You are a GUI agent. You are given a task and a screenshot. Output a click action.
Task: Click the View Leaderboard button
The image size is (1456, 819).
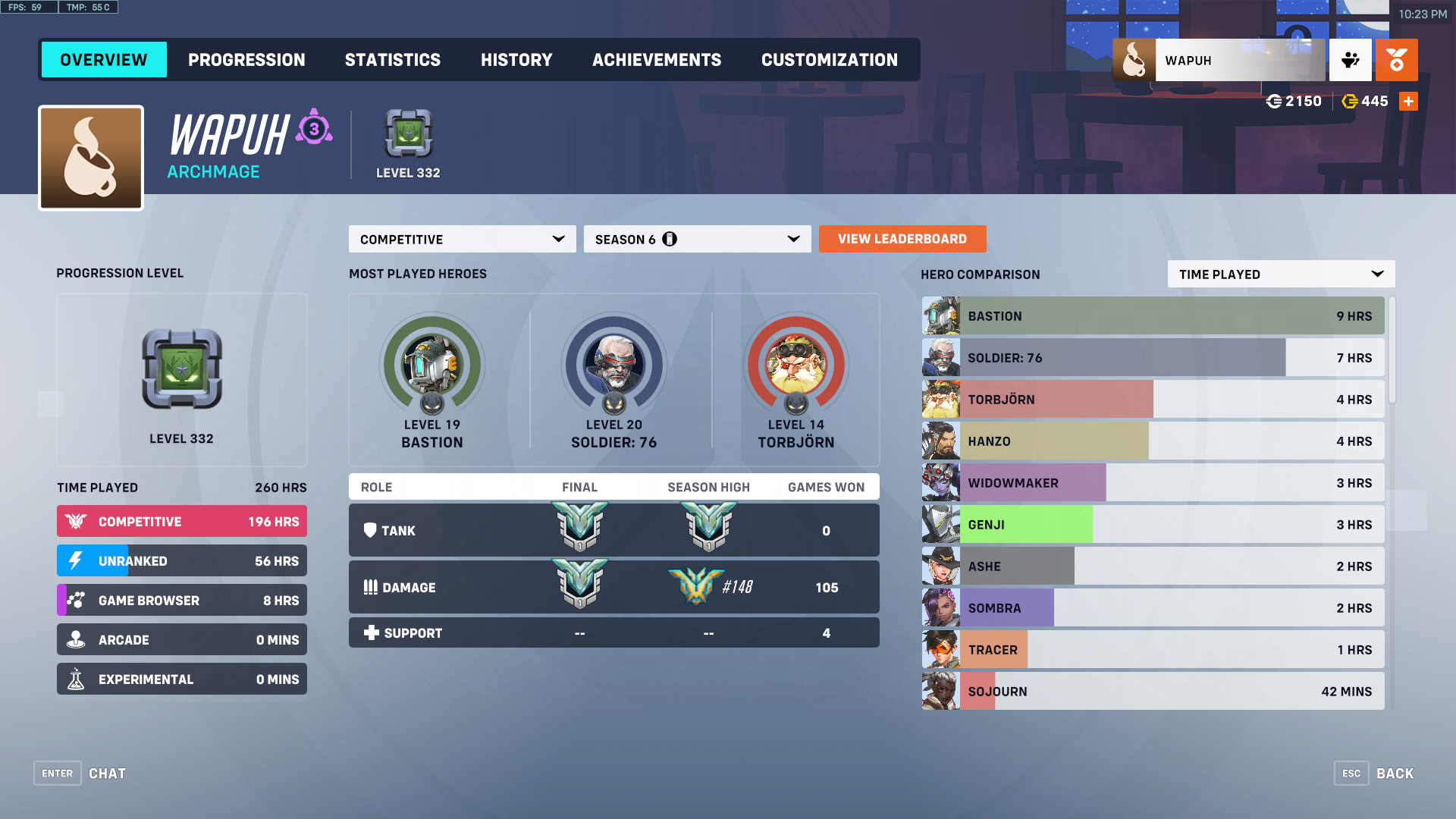pos(902,239)
